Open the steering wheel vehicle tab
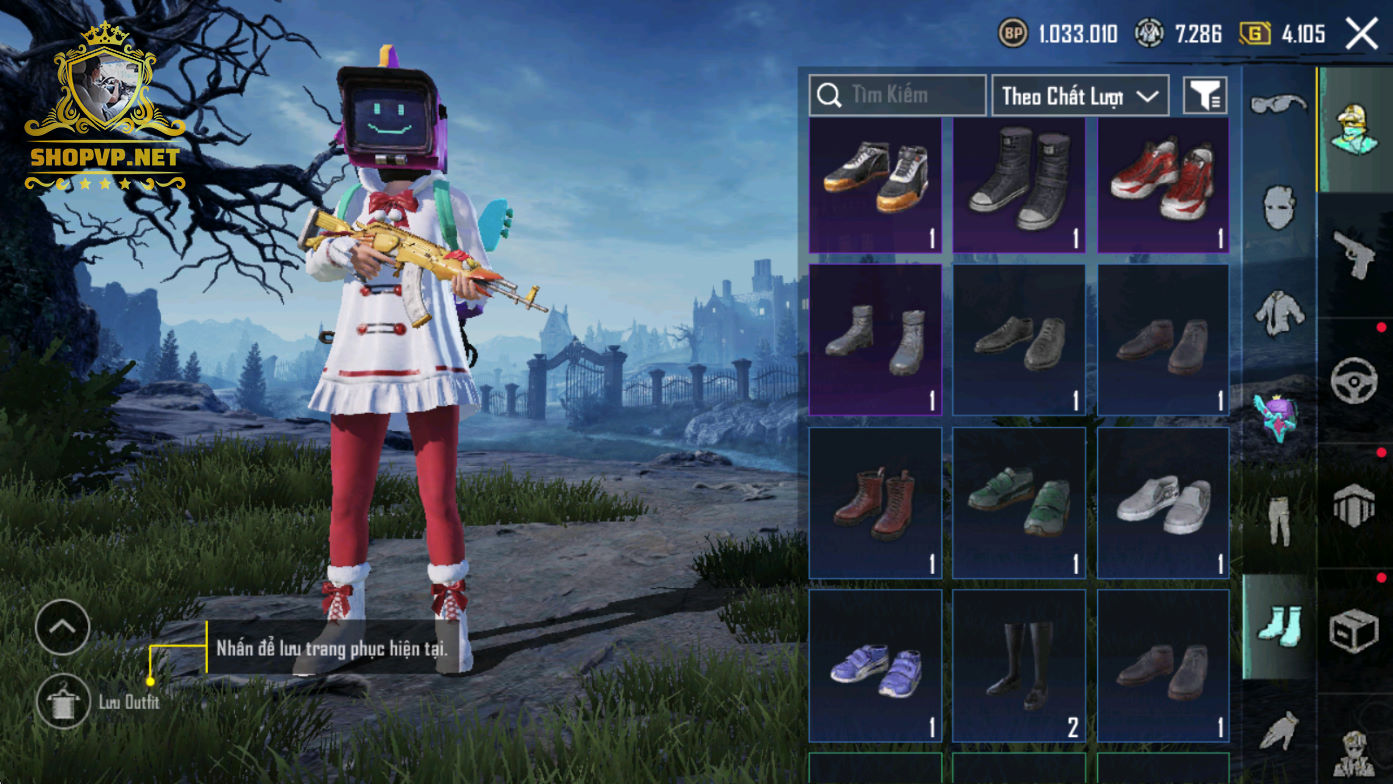This screenshot has width=1393, height=784. point(1355,381)
